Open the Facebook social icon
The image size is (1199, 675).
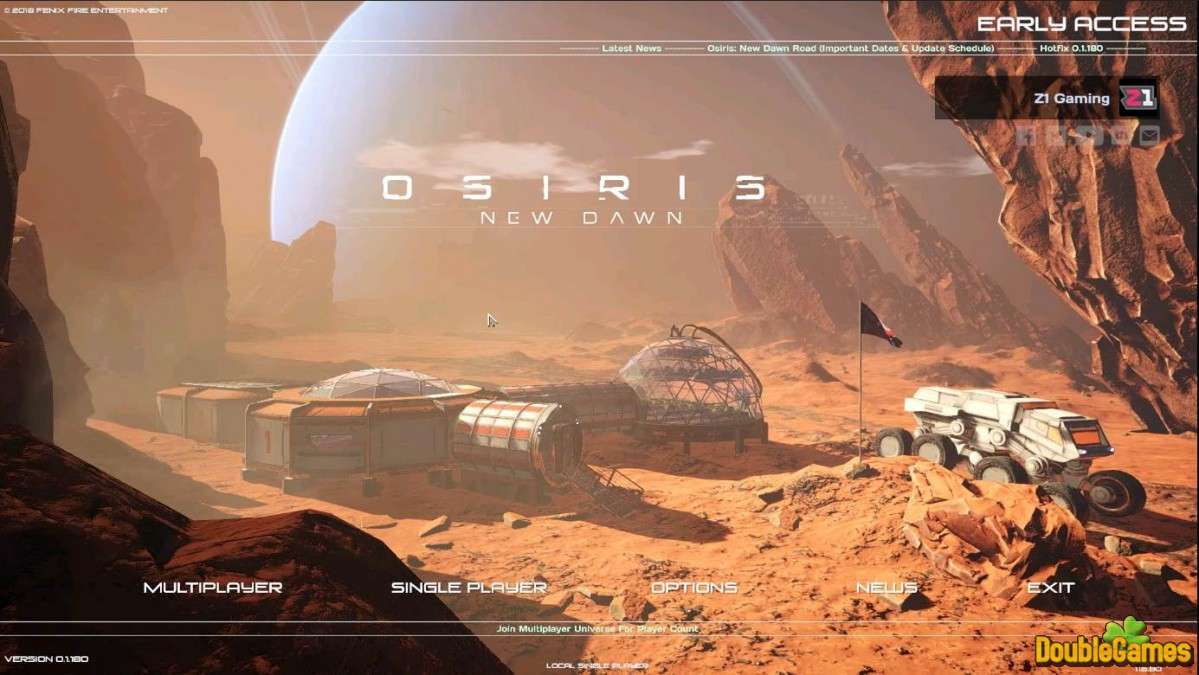1026,136
